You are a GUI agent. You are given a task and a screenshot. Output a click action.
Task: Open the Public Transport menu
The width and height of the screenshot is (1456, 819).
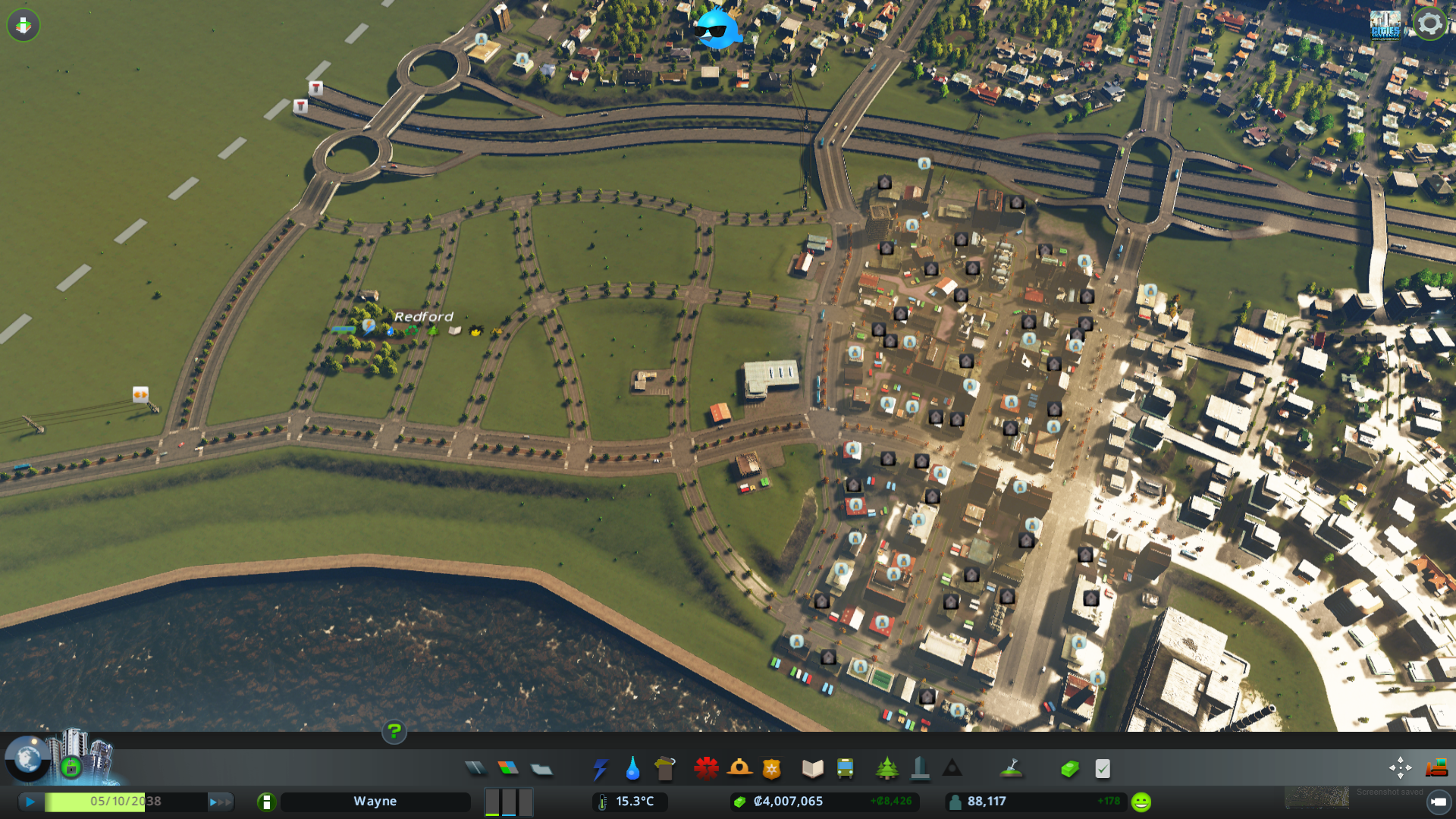[846, 768]
